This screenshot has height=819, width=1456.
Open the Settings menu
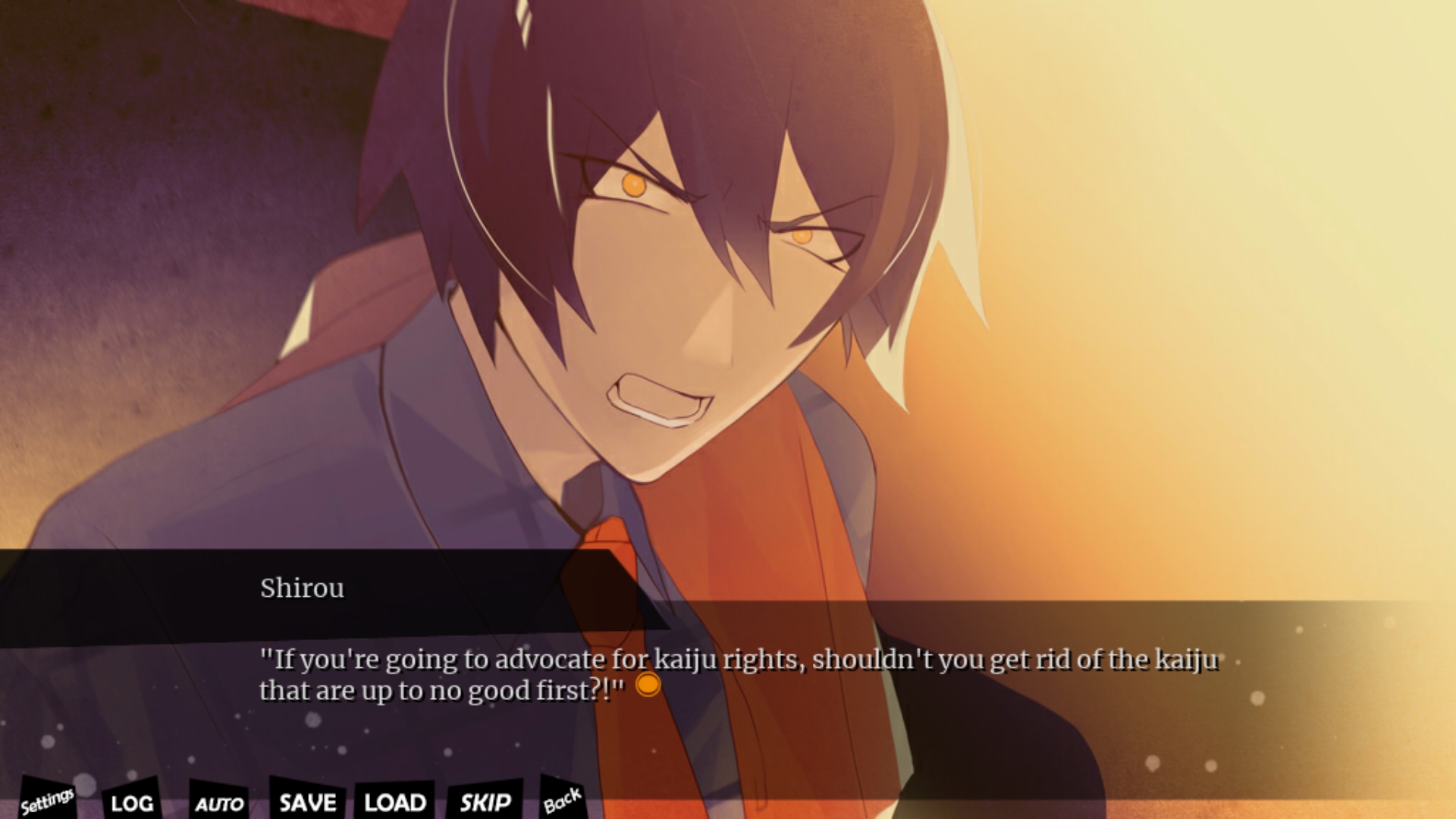[x=47, y=800]
